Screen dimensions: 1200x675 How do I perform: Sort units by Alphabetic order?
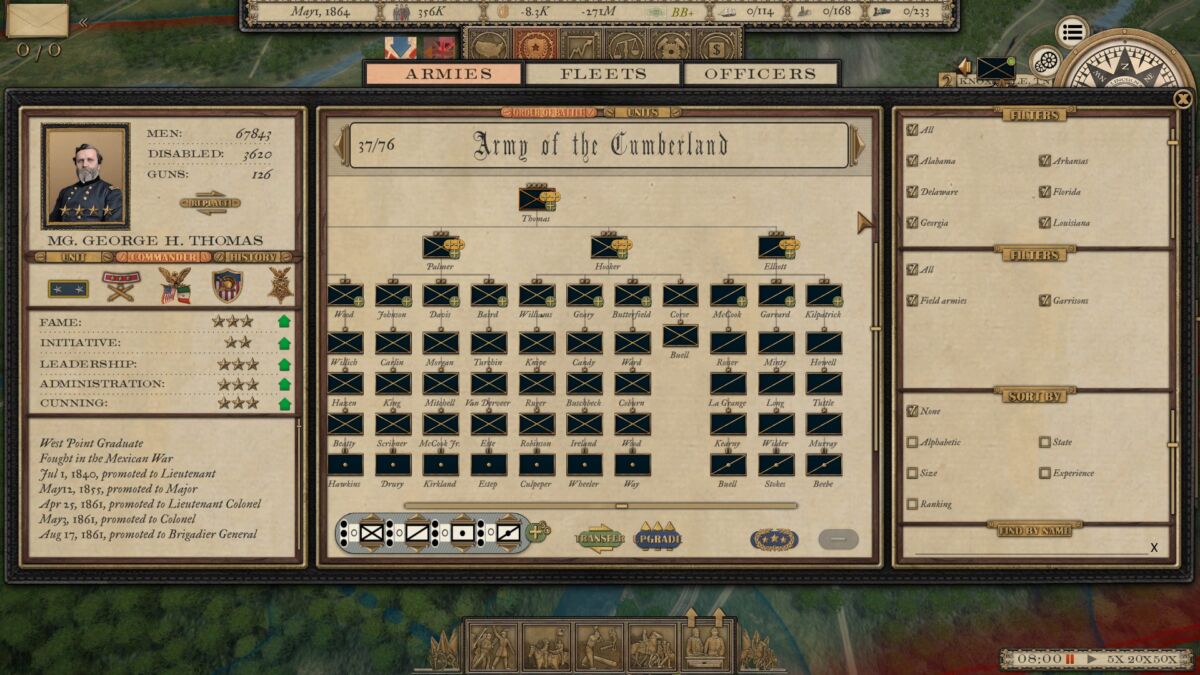912,442
